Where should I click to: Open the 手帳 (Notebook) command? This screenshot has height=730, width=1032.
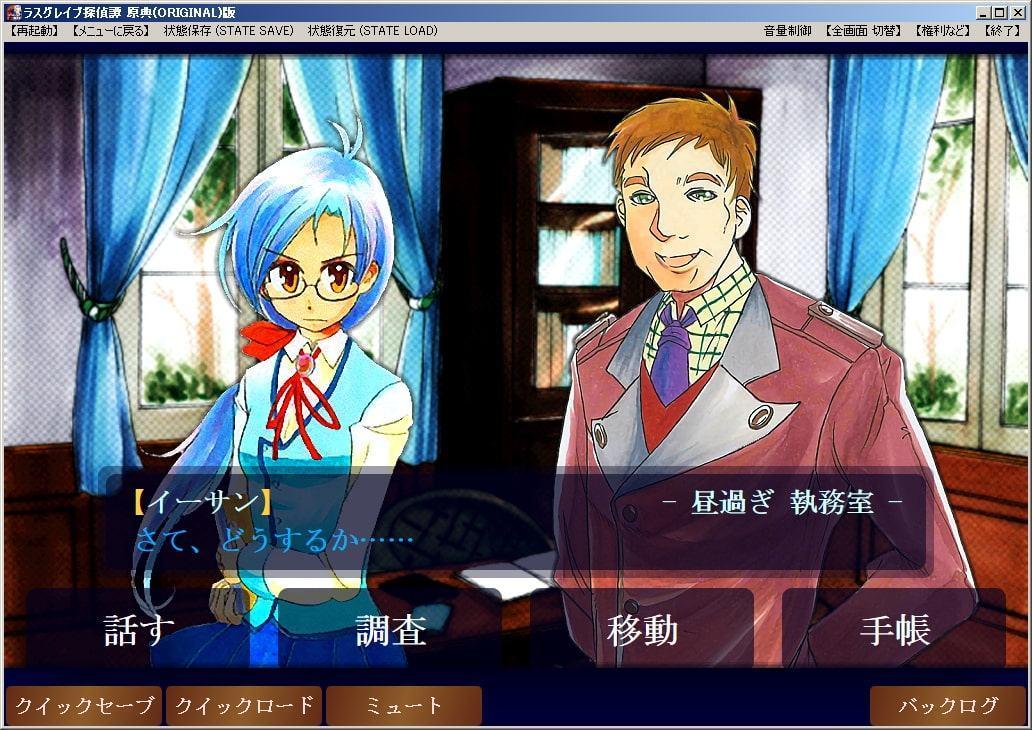[x=894, y=630]
